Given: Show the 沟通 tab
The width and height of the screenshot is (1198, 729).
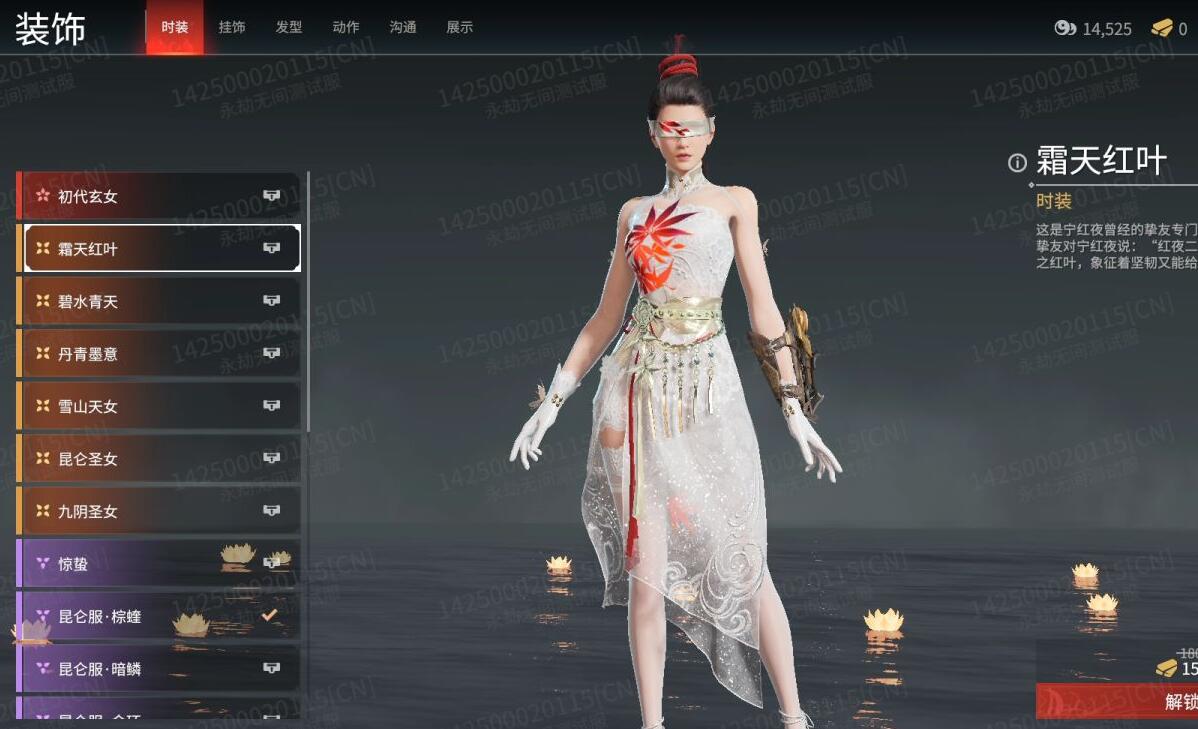Looking at the screenshot, I should (403, 27).
